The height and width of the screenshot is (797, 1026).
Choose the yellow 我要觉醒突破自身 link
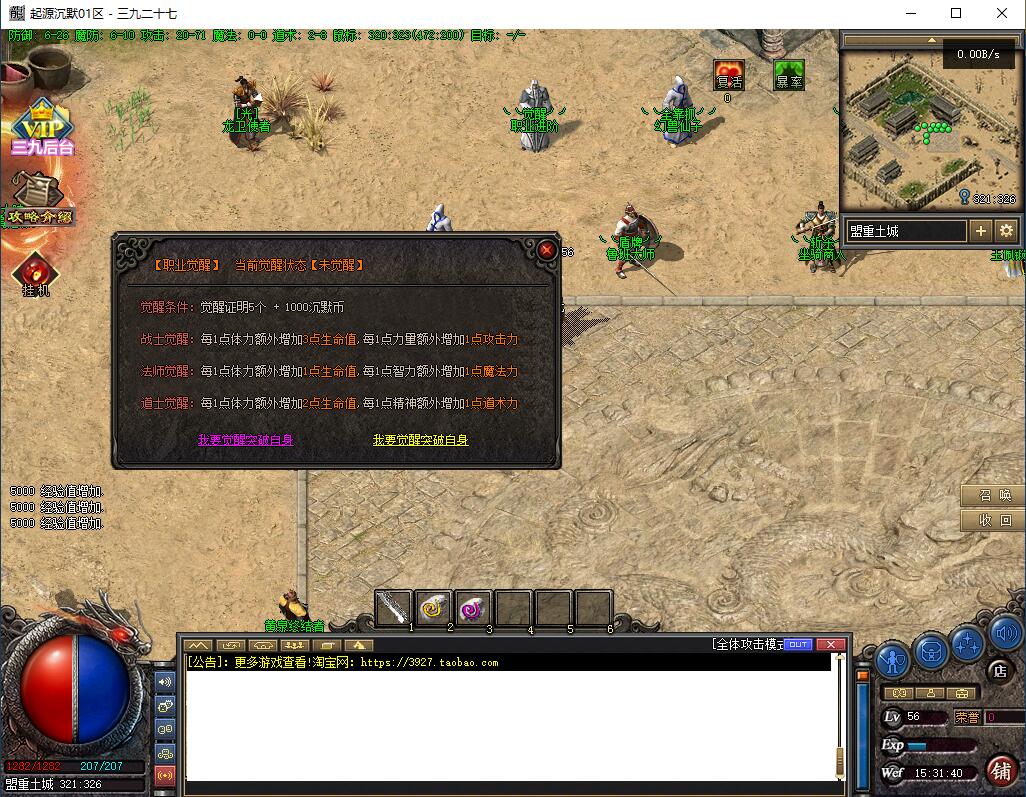click(x=420, y=440)
